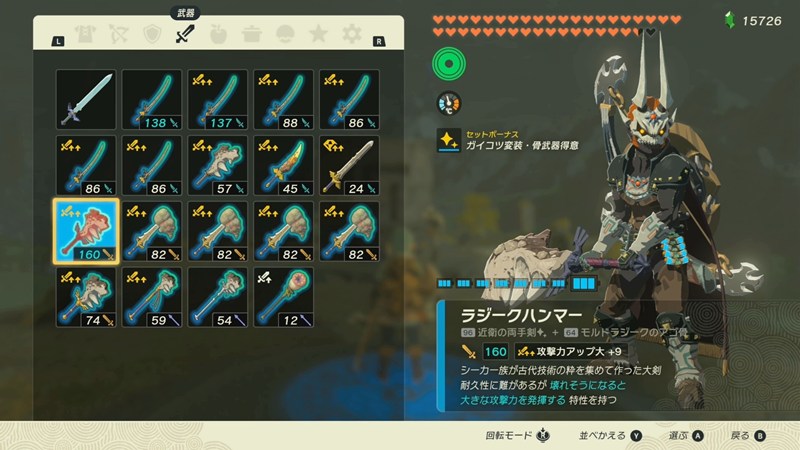Switch to the shields tab
Viewport: 800px width, 450px height.
[x=152, y=36]
